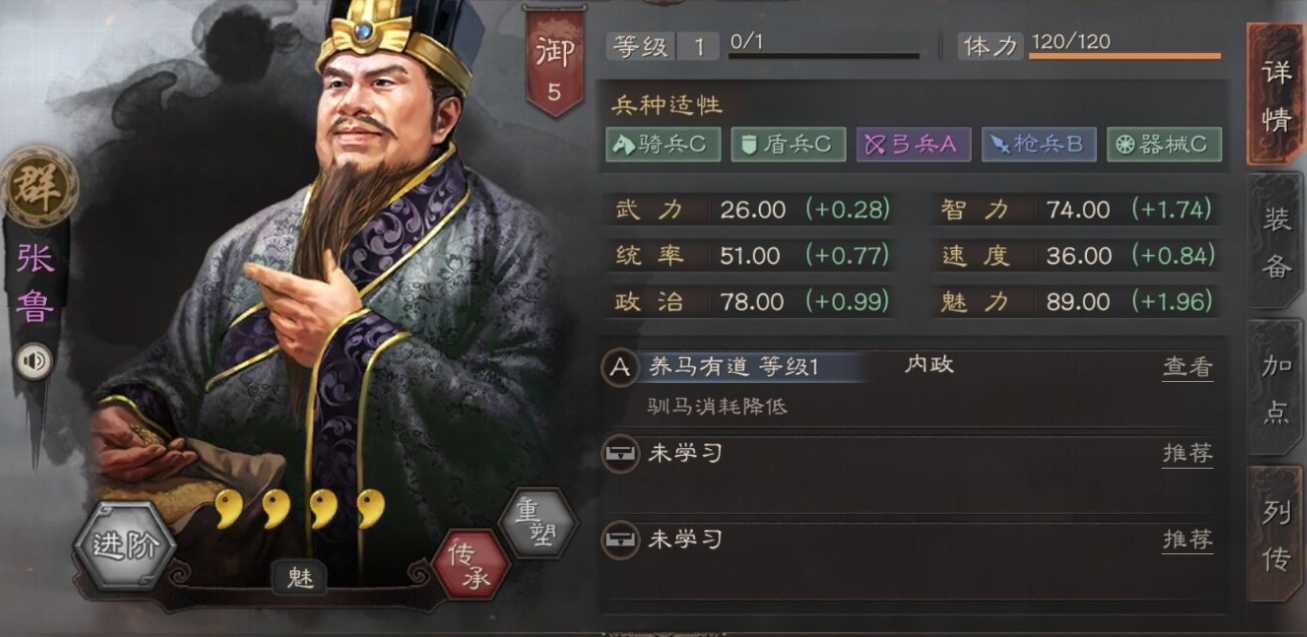Image resolution: width=1307 pixels, height=637 pixels.
Task: Click the 群 faction emblem
Action: click(x=39, y=187)
